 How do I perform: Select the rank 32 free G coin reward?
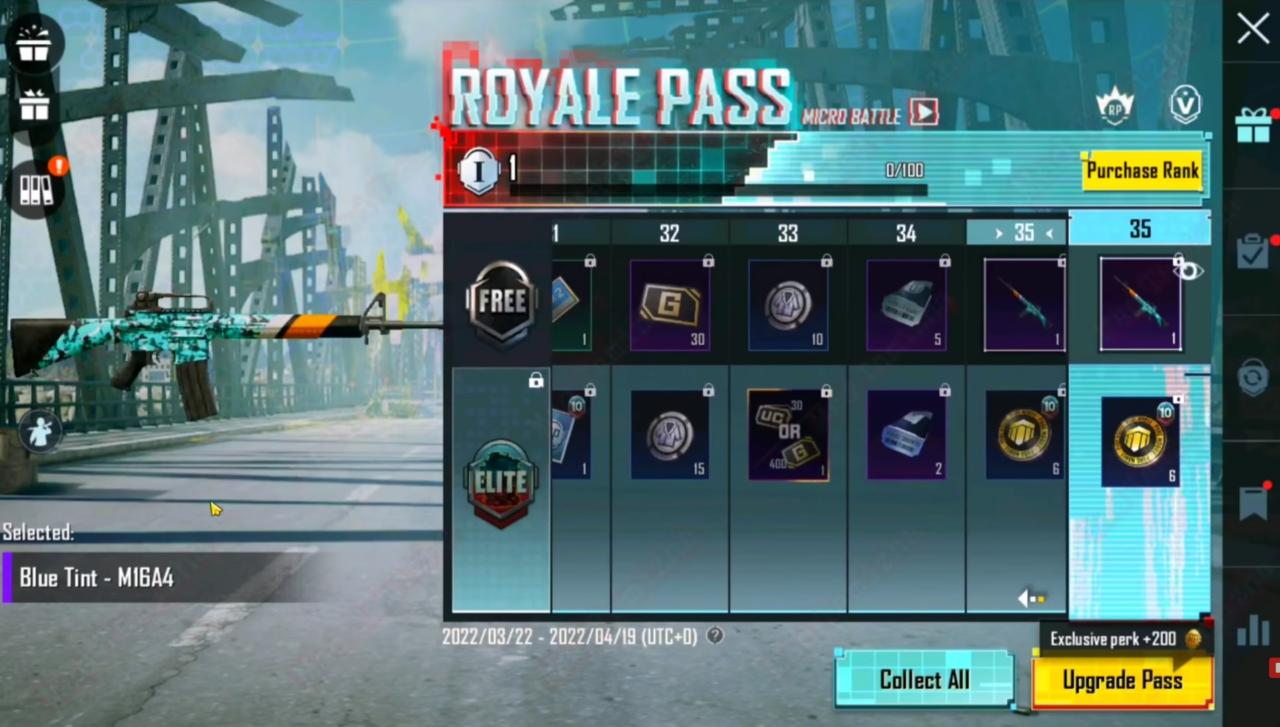pos(670,305)
